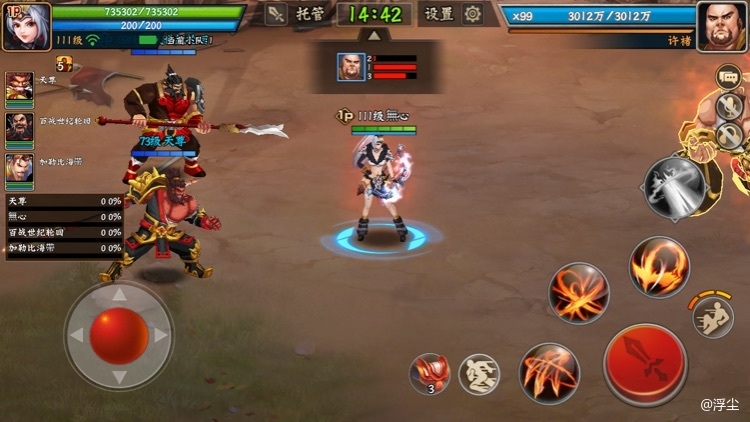
Task: Open the 设置 settings menu
Action: [x=453, y=14]
